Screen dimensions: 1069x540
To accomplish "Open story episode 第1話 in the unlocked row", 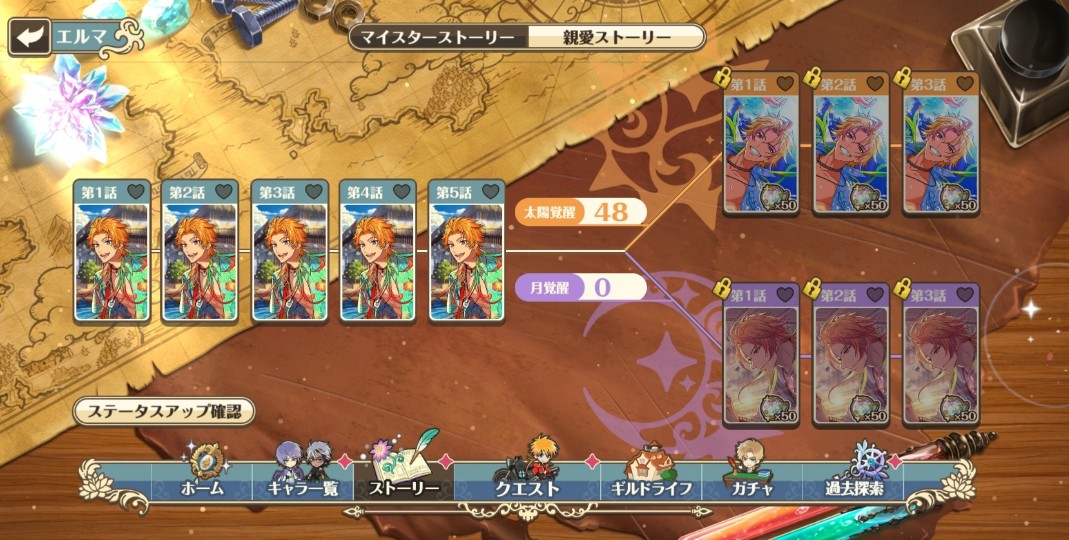I will [x=111, y=252].
